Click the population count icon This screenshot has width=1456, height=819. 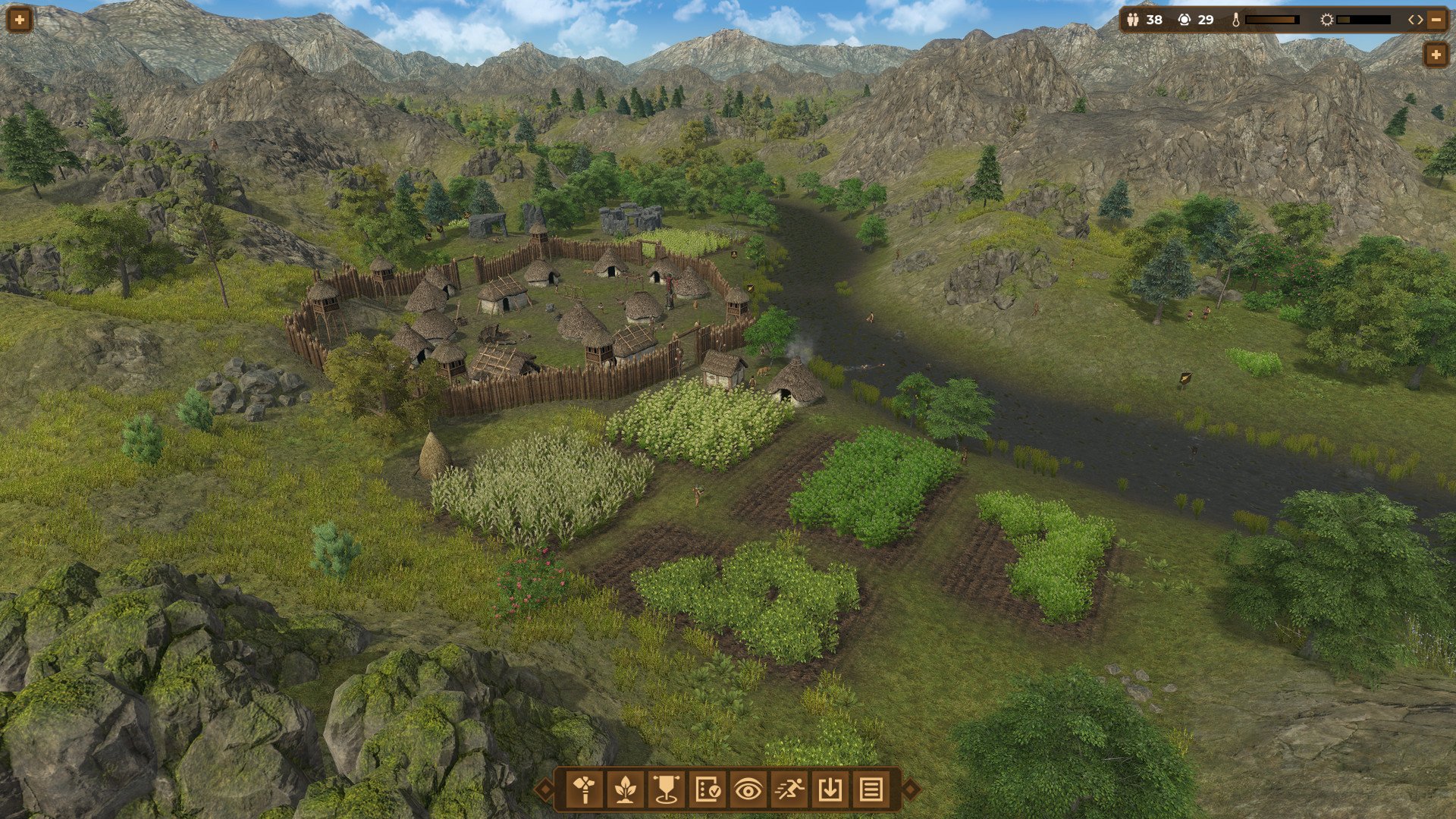(1134, 20)
